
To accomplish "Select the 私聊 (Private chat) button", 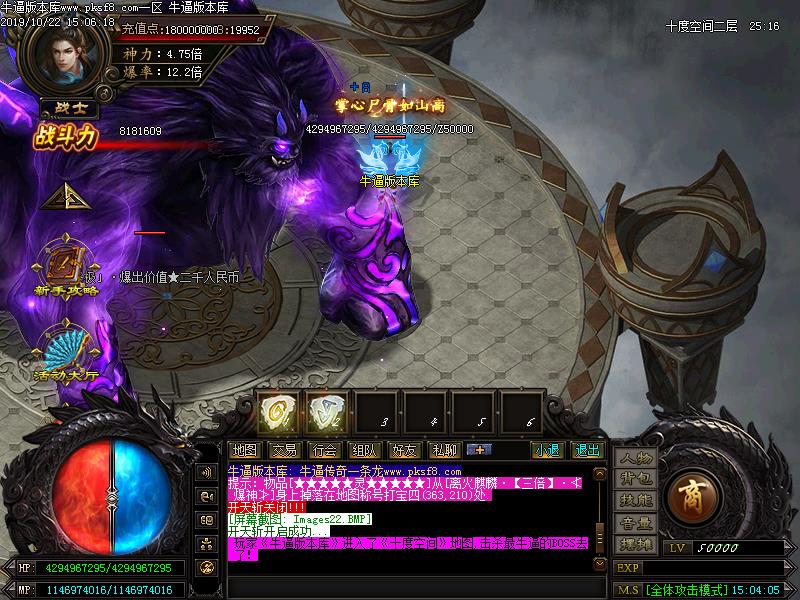I will click(444, 450).
